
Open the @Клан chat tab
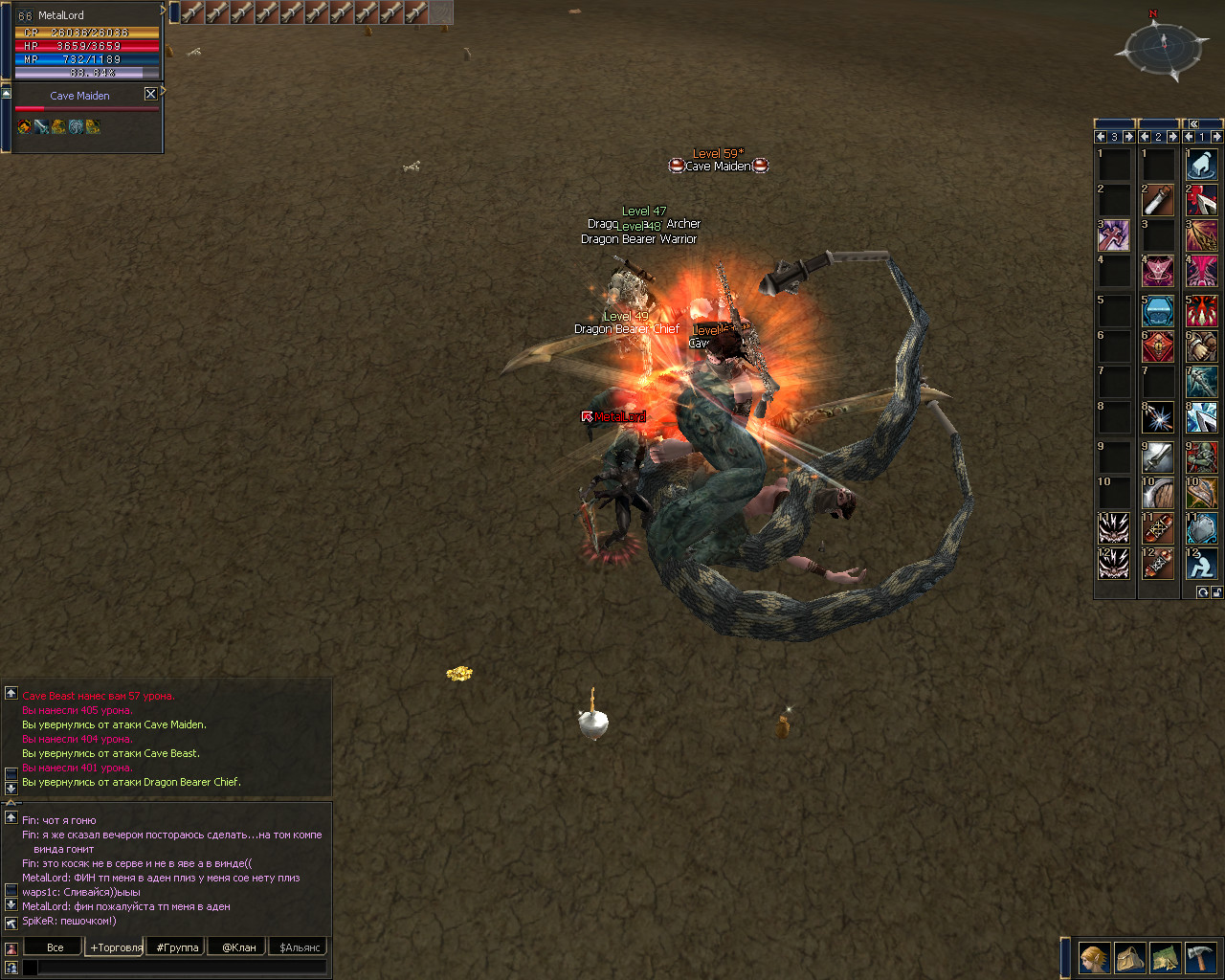(238, 947)
